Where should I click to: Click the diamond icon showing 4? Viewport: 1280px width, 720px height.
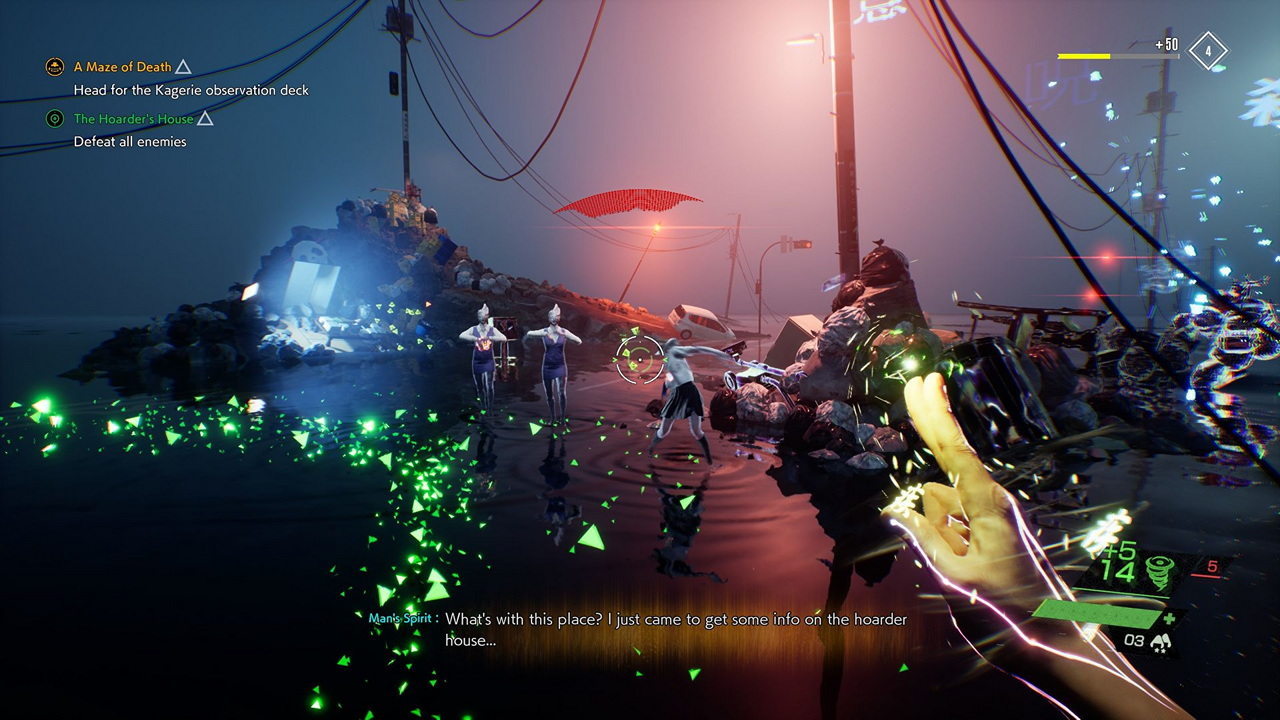pos(1208,50)
